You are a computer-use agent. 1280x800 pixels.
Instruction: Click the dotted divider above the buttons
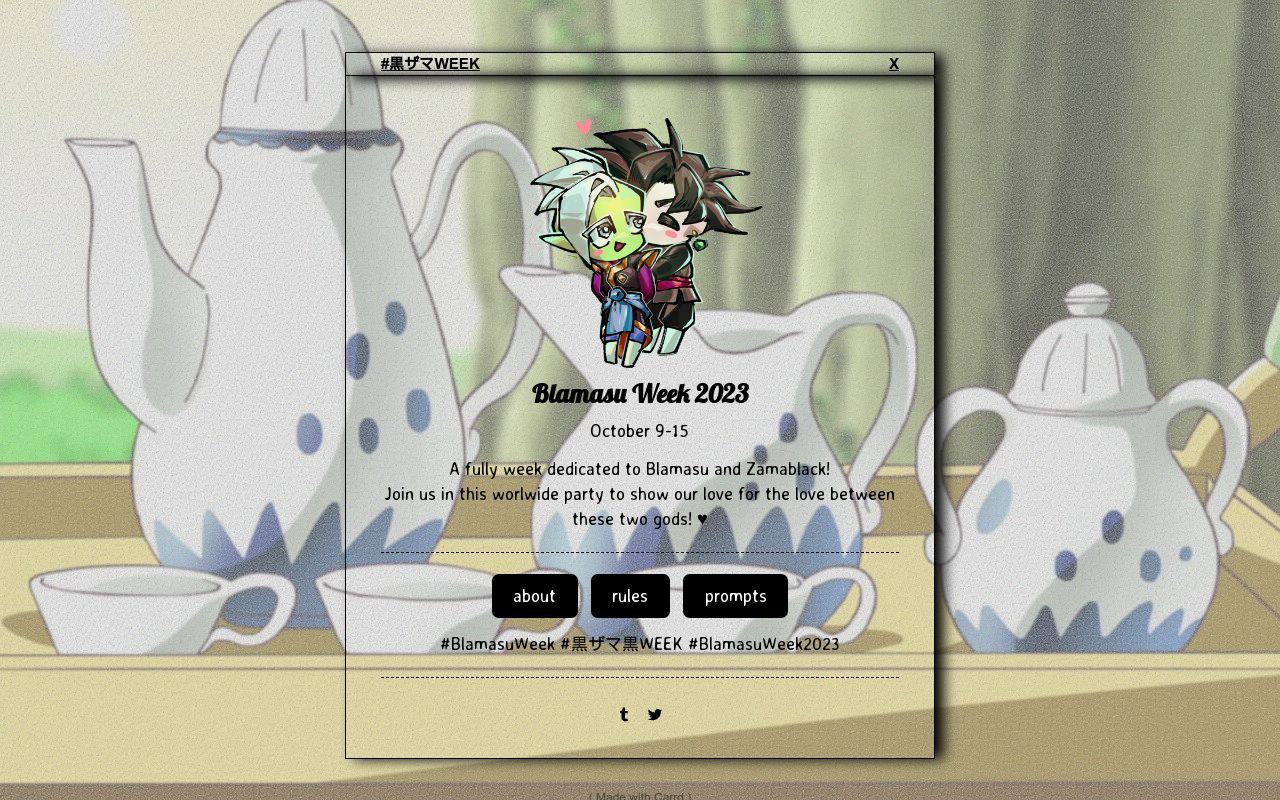click(x=639, y=551)
